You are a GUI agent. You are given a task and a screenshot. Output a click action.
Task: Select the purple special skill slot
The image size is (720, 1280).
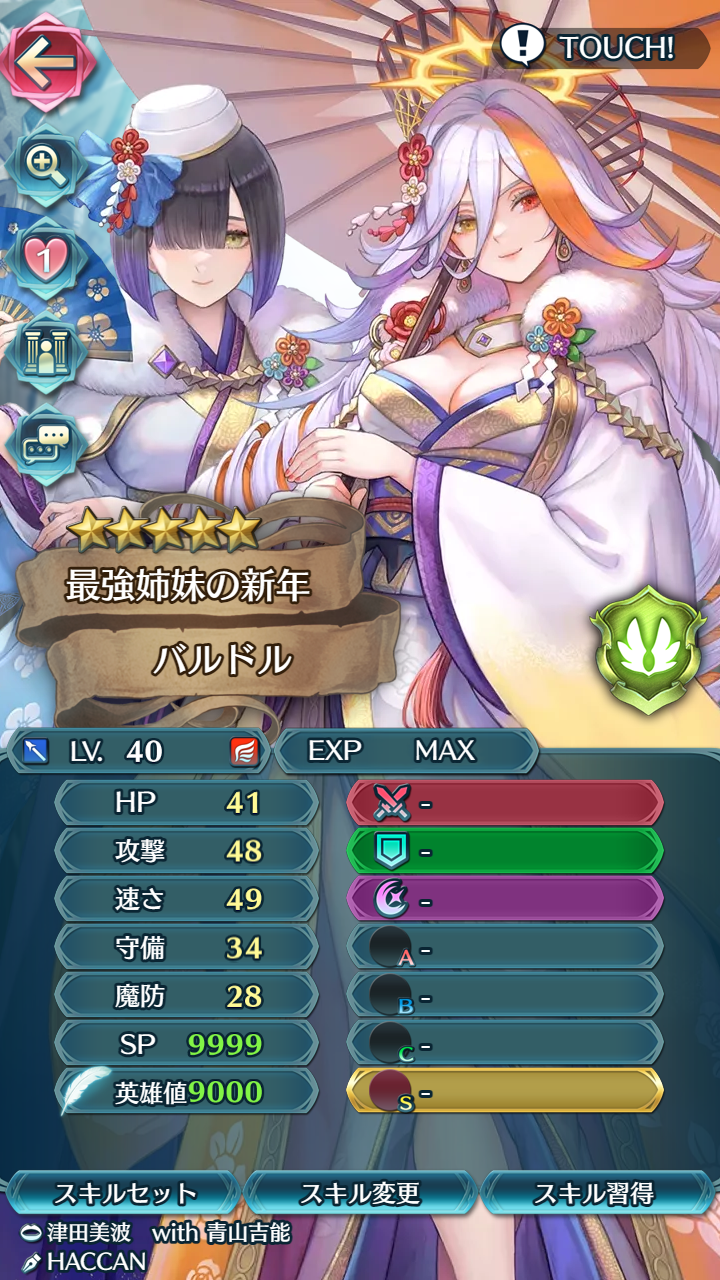505,899
